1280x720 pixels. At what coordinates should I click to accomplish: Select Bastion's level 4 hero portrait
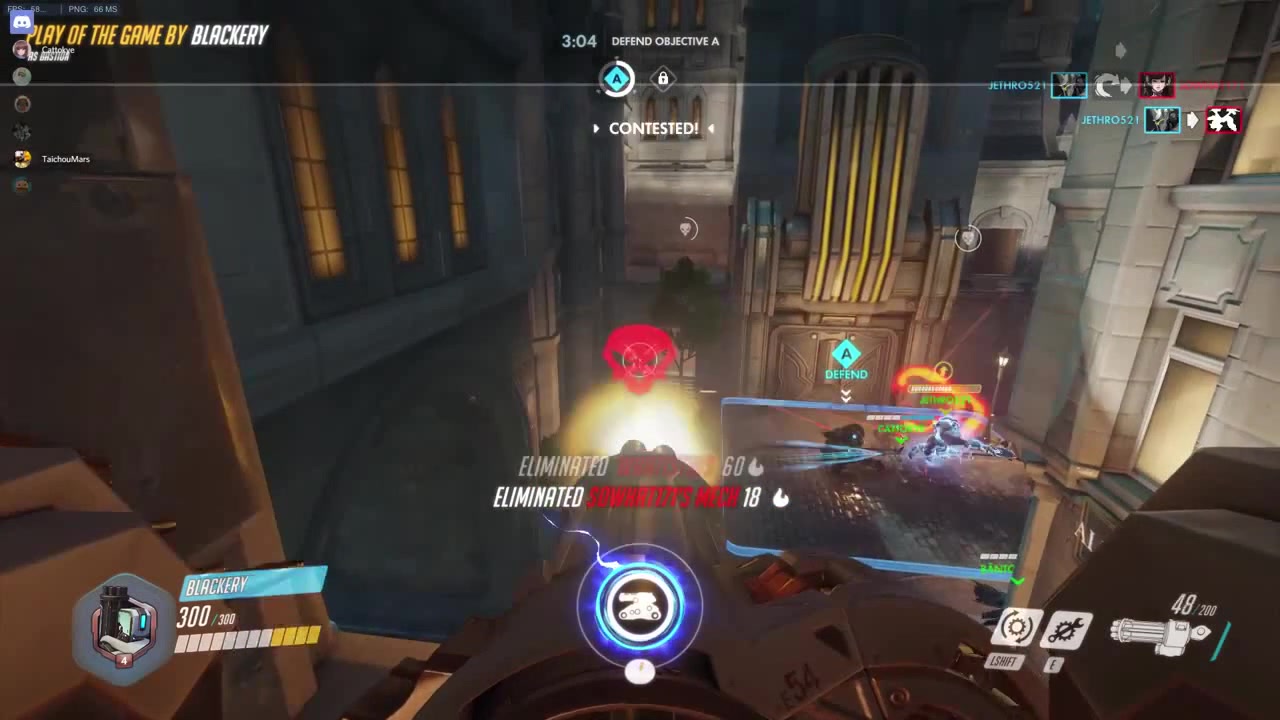tap(120, 625)
